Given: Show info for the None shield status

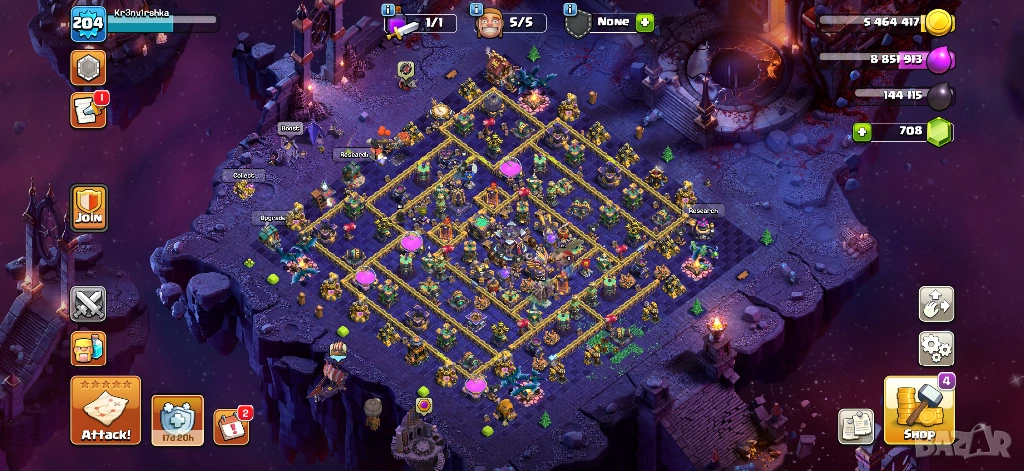Looking at the screenshot, I should [570, 9].
